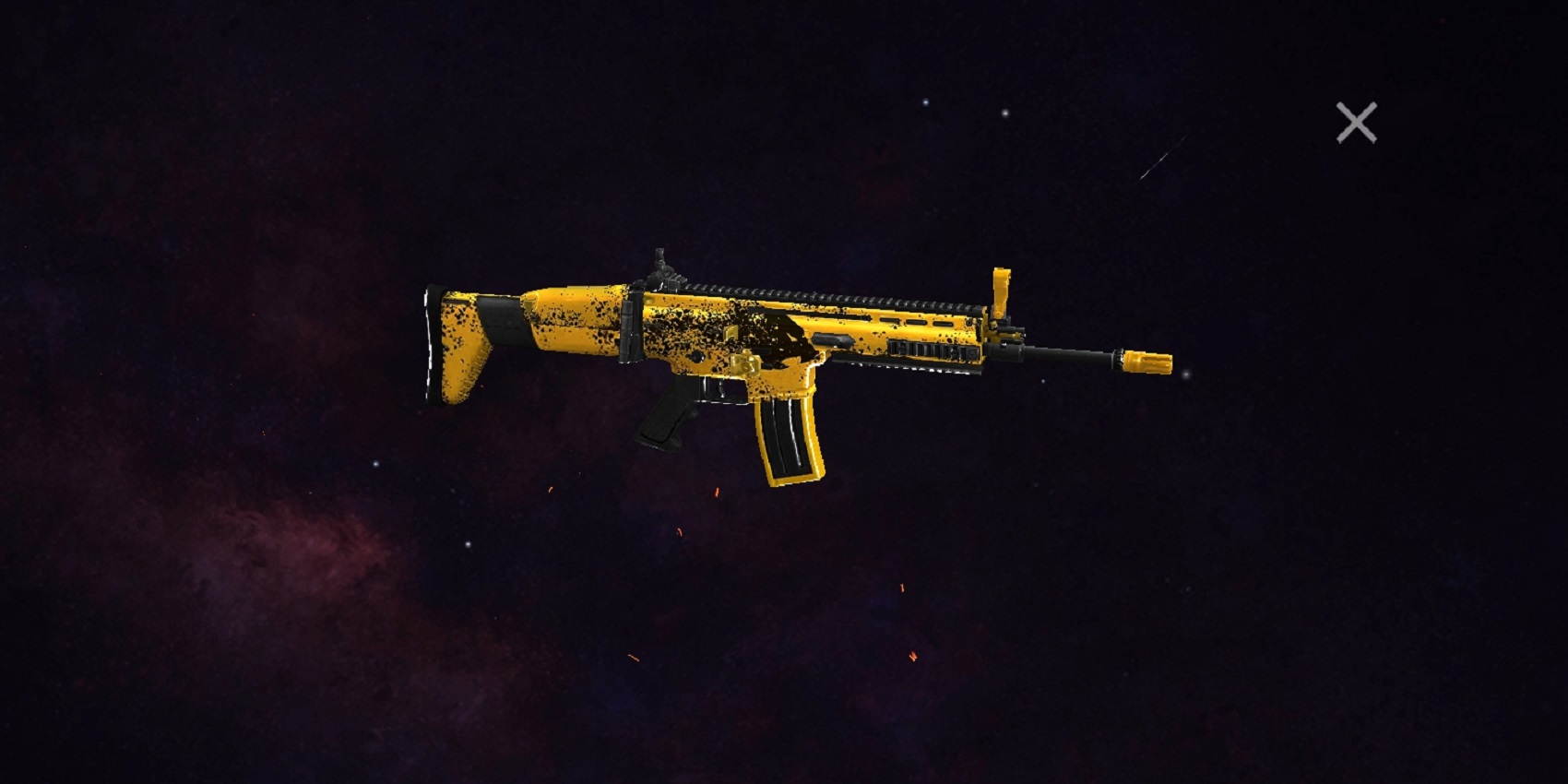Select the yellow ammunition magazine
Image resolution: width=1568 pixels, height=784 pixels.
pos(789,434)
